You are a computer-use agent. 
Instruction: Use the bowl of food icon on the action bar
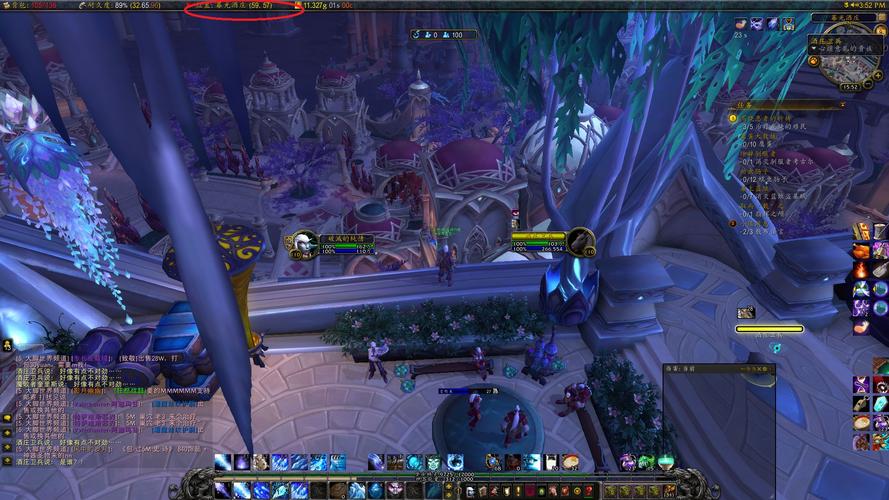[x=569, y=462]
